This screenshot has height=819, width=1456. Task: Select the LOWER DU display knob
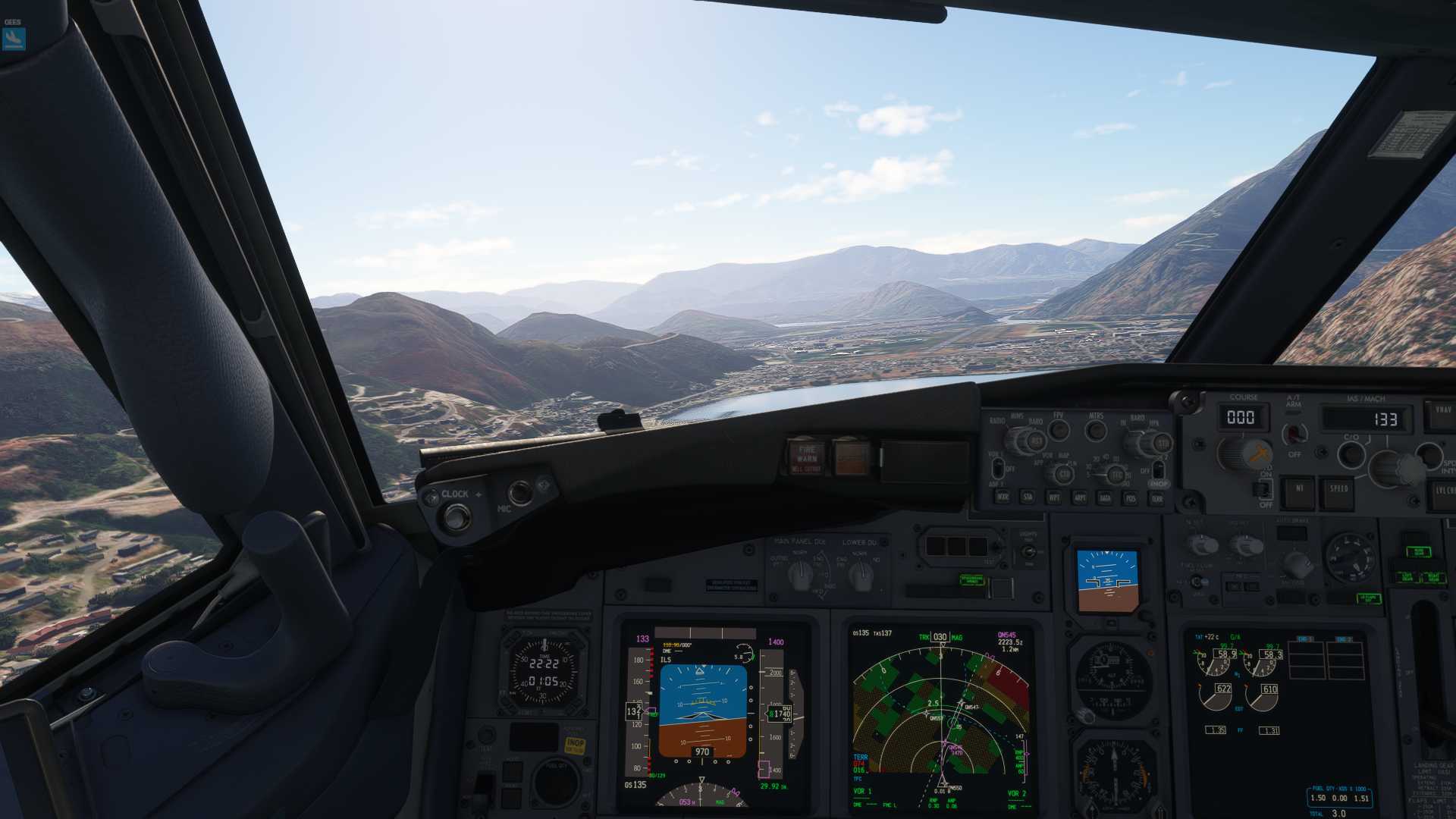pyautogui.click(x=861, y=574)
